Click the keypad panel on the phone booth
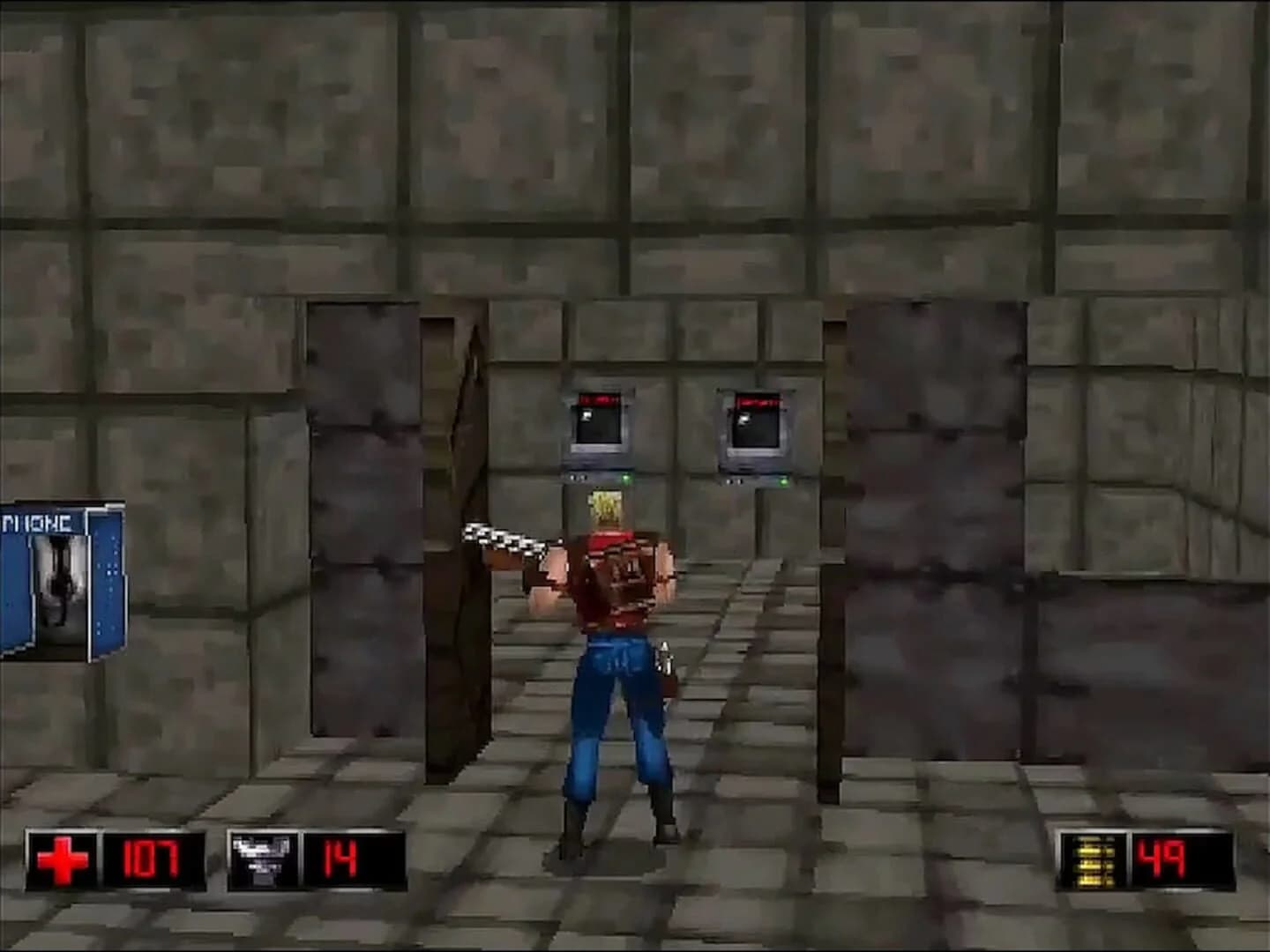The image size is (1270, 952). point(108,569)
